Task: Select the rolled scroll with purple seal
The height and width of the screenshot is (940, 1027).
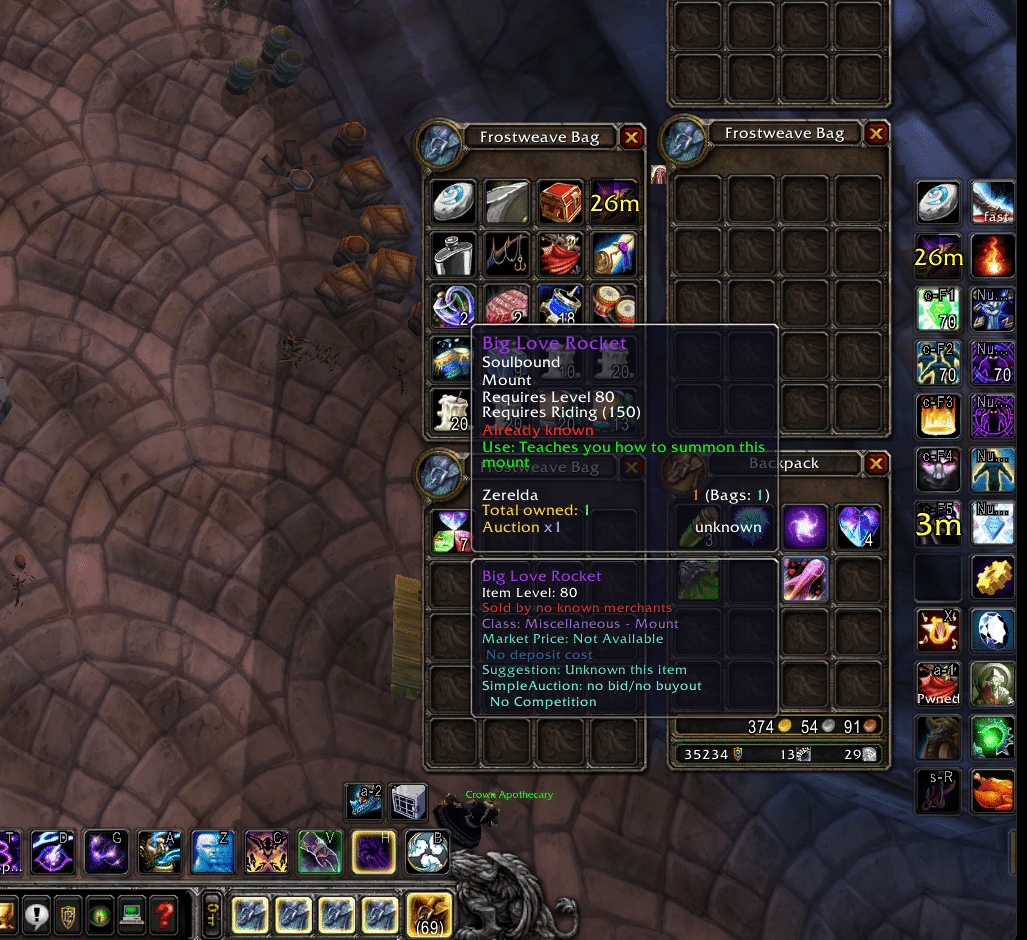Action: click(613, 254)
